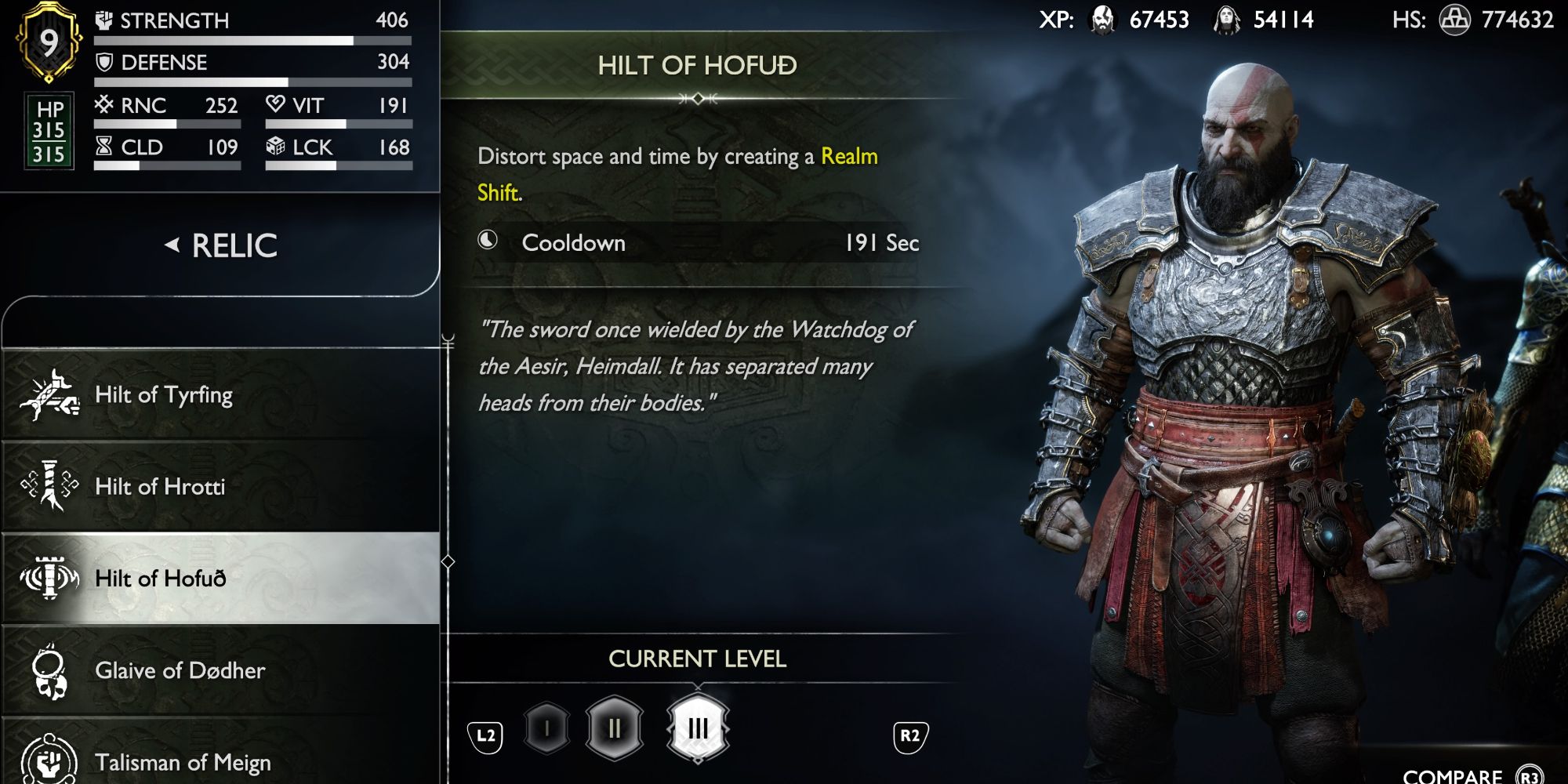The height and width of the screenshot is (784, 1568).
Task: Click the Luck dice stat icon
Action: tap(278, 147)
